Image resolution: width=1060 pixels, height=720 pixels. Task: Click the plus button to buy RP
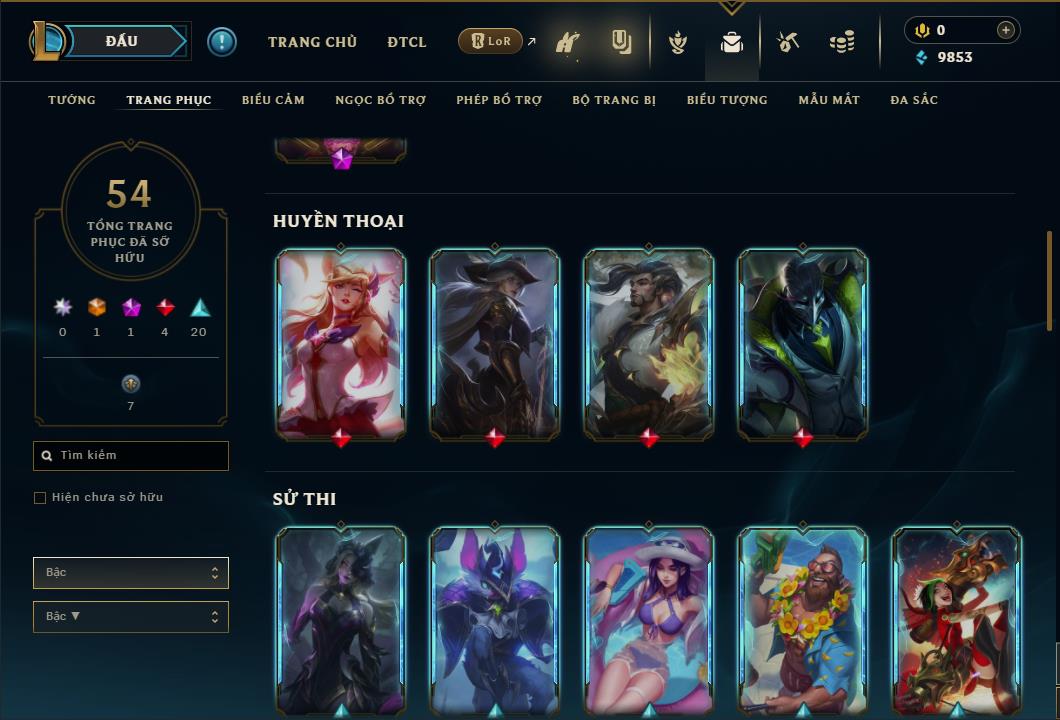click(x=1006, y=30)
